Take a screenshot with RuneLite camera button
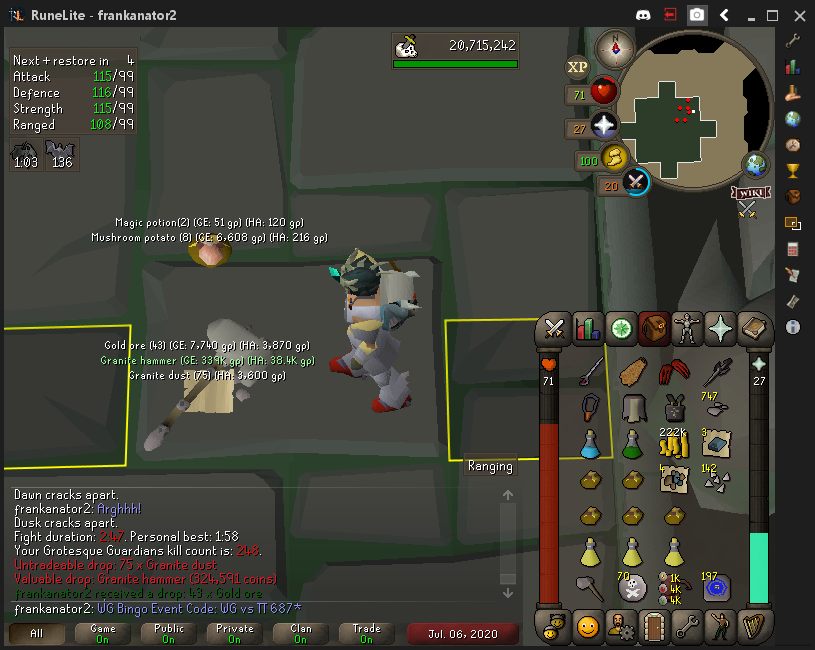Viewport: 815px width, 650px height. pyautogui.click(x=697, y=15)
